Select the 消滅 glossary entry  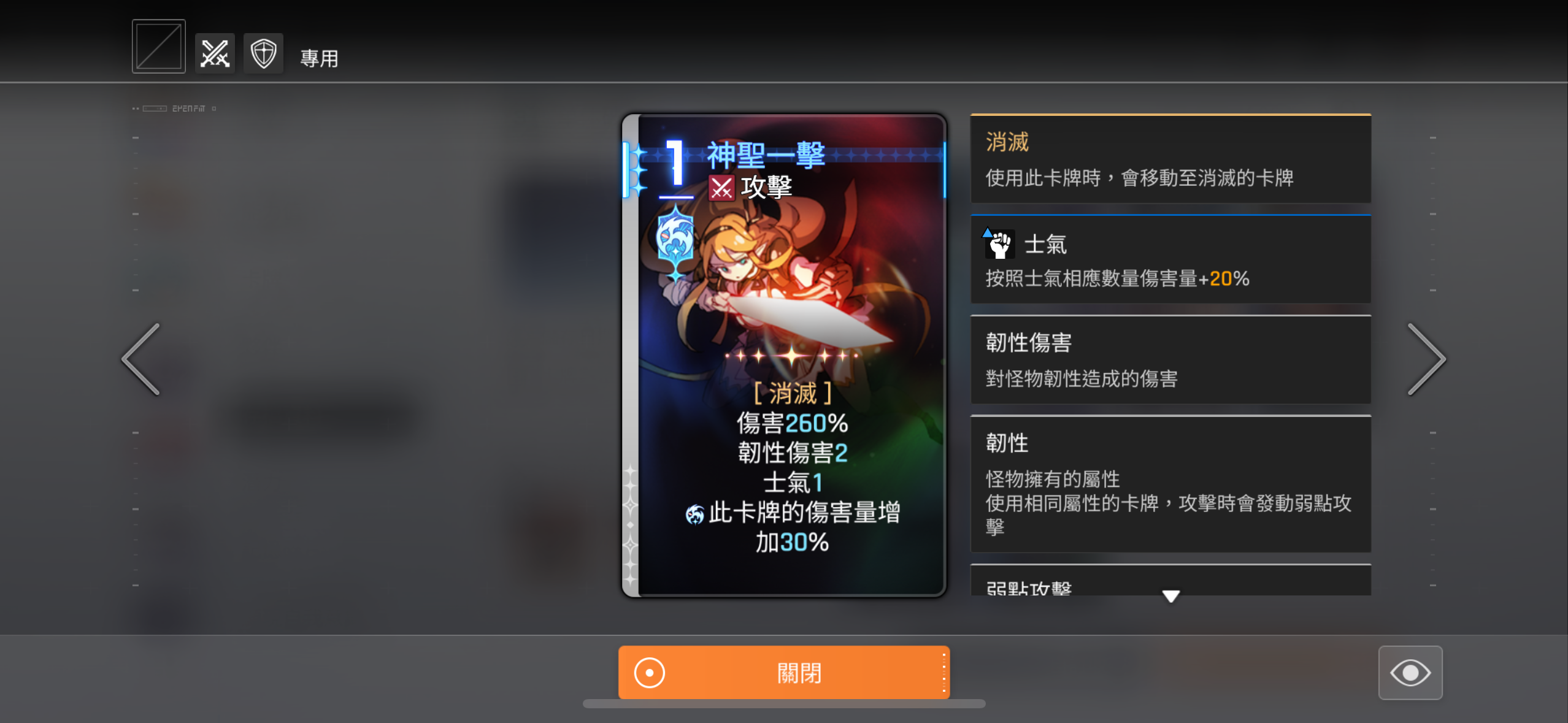[x=1170, y=159]
